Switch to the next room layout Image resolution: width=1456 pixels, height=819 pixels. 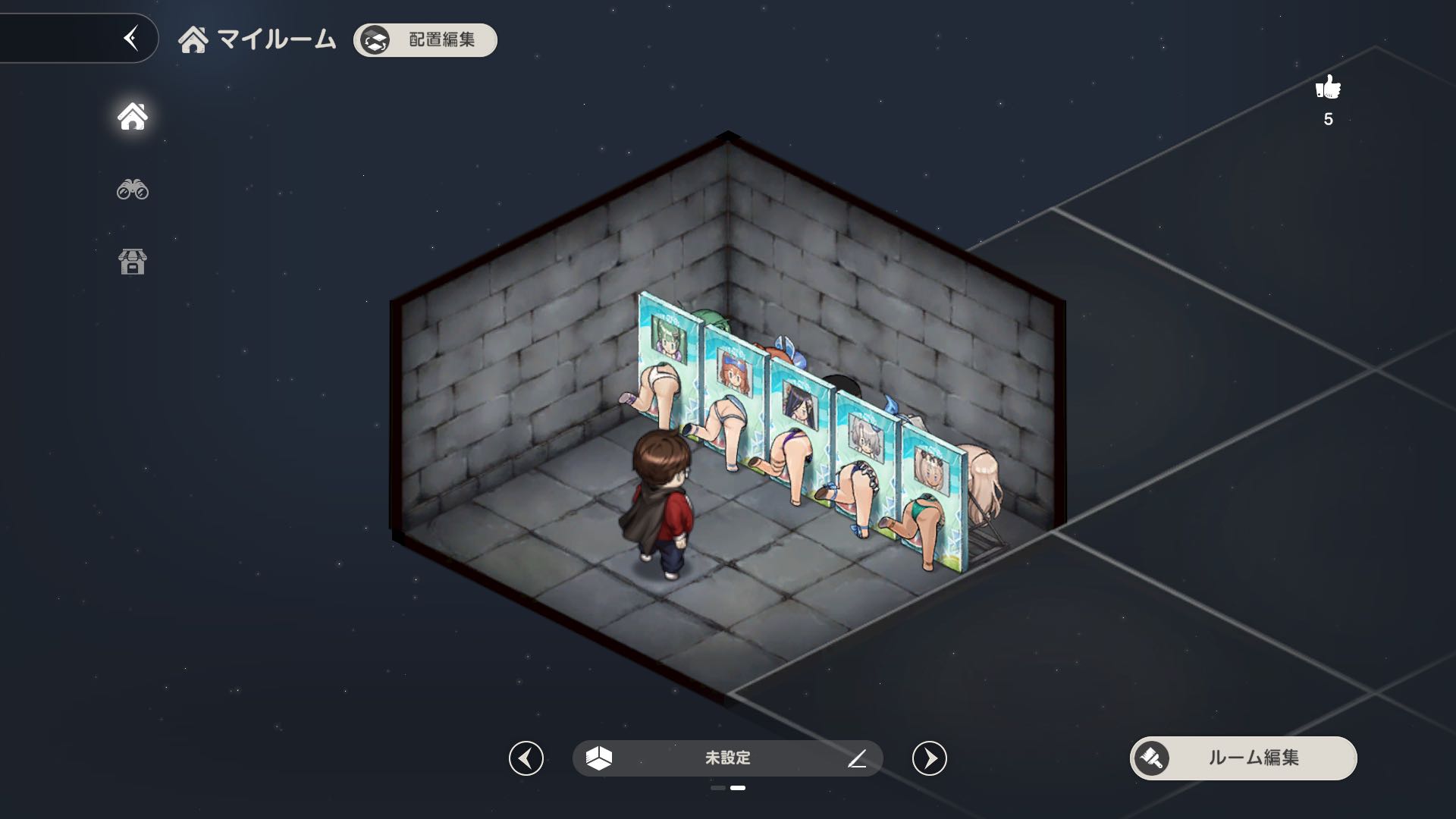[x=930, y=758]
